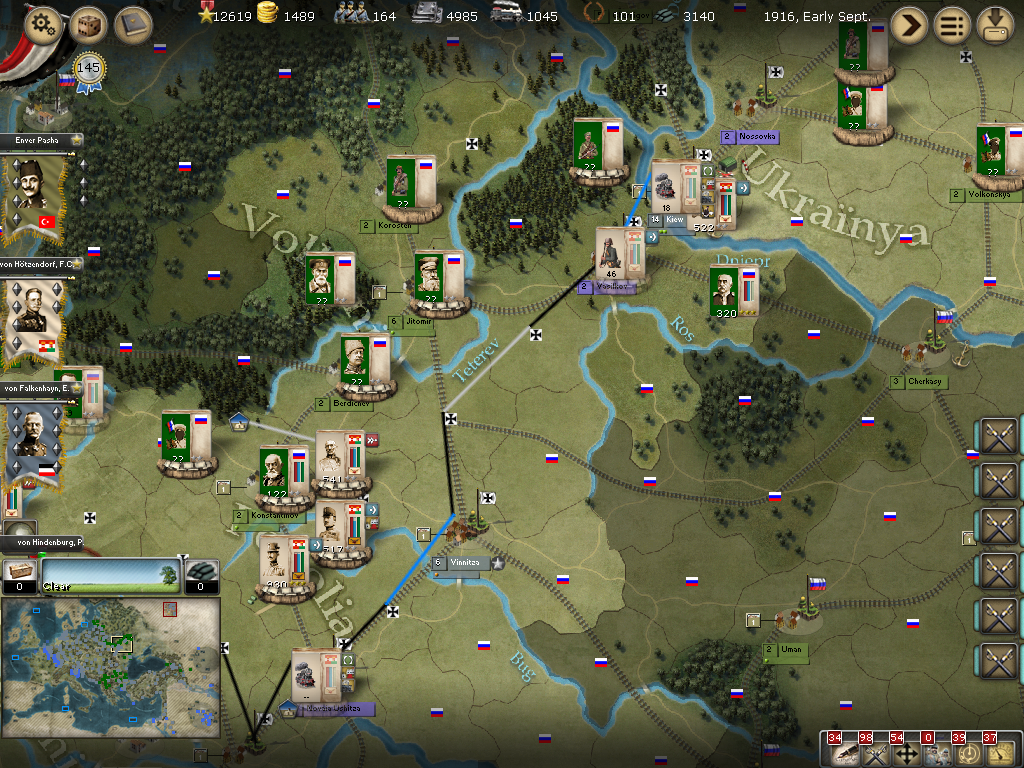Click the dice icon button
Screen dimensions: 1024x768
(x=88, y=25)
